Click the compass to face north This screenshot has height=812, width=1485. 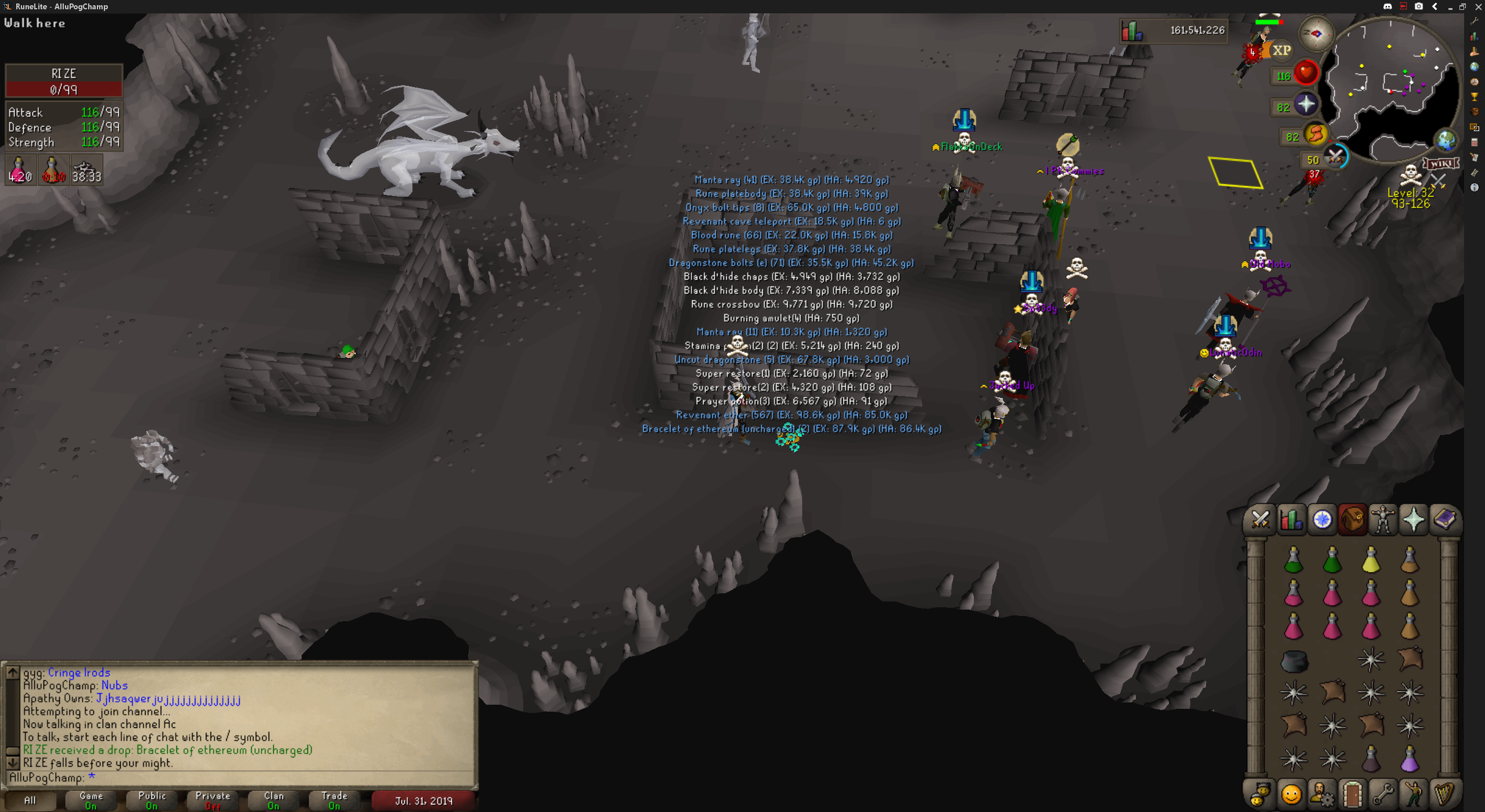pyautogui.click(x=1316, y=34)
